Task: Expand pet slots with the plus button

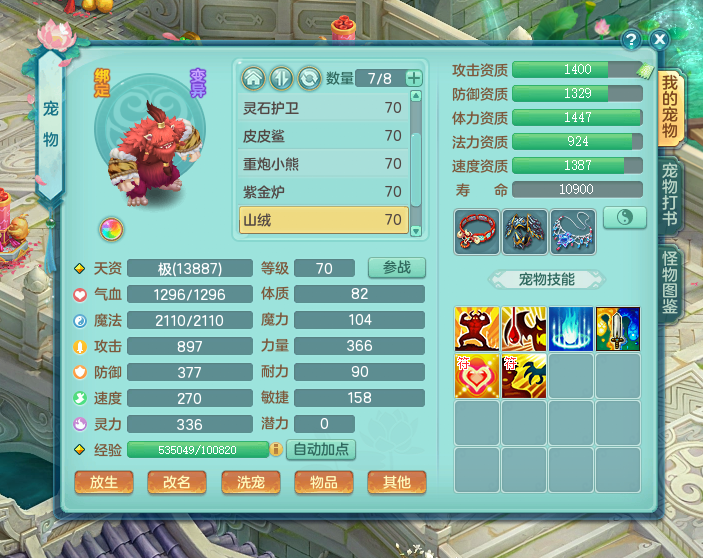Action: pyautogui.click(x=414, y=78)
